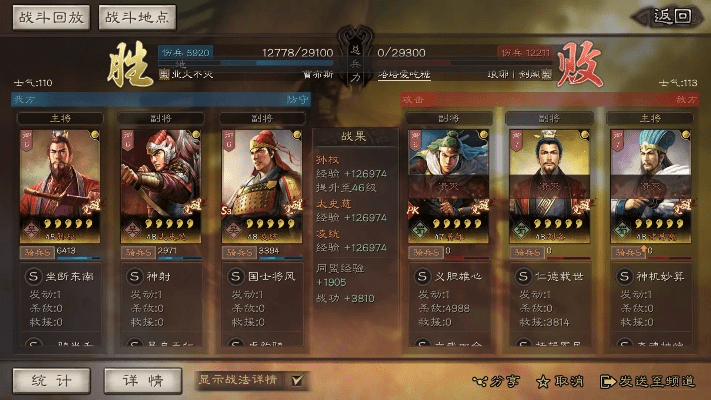711x400 pixels.
Task: Toggle the 显示战法详情 checkbox
Action: pos(296,380)
